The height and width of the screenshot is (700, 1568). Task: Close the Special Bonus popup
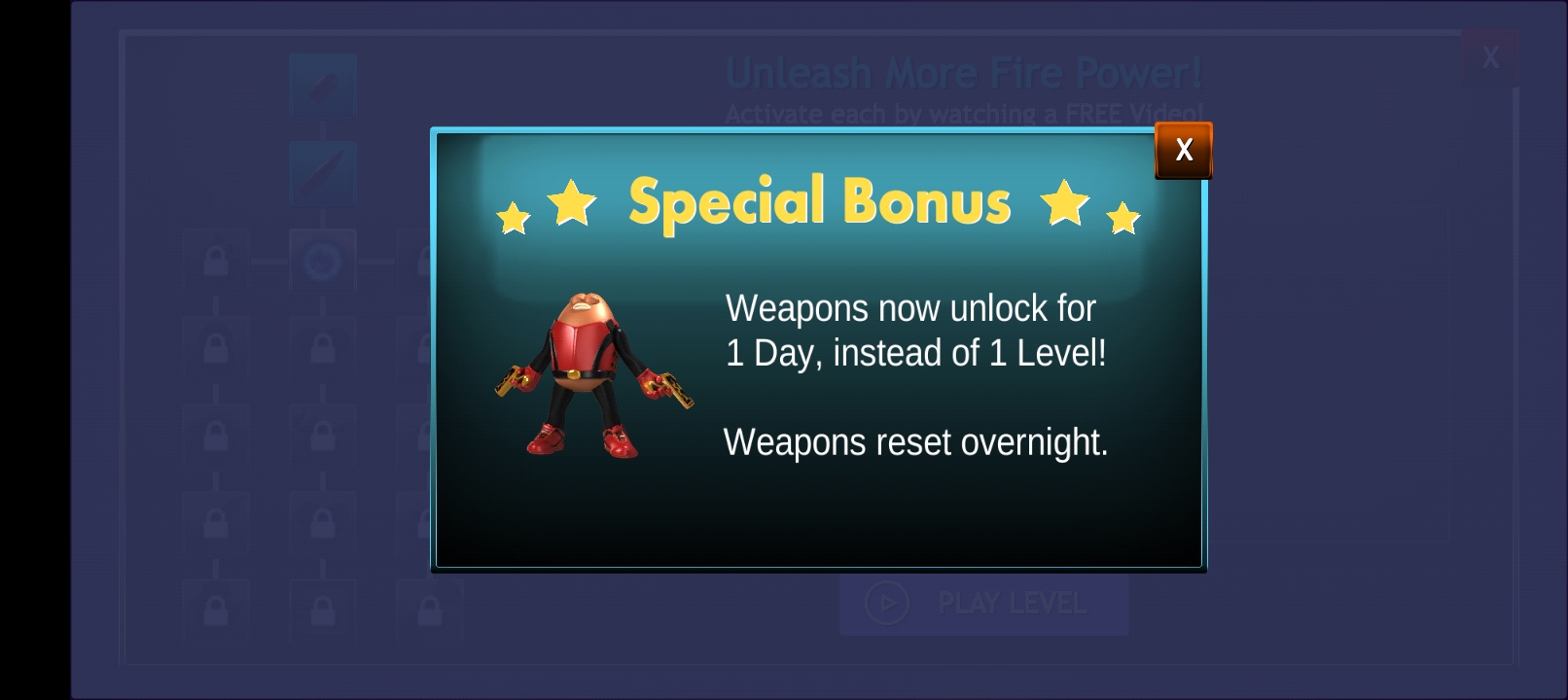point(1184,149)
